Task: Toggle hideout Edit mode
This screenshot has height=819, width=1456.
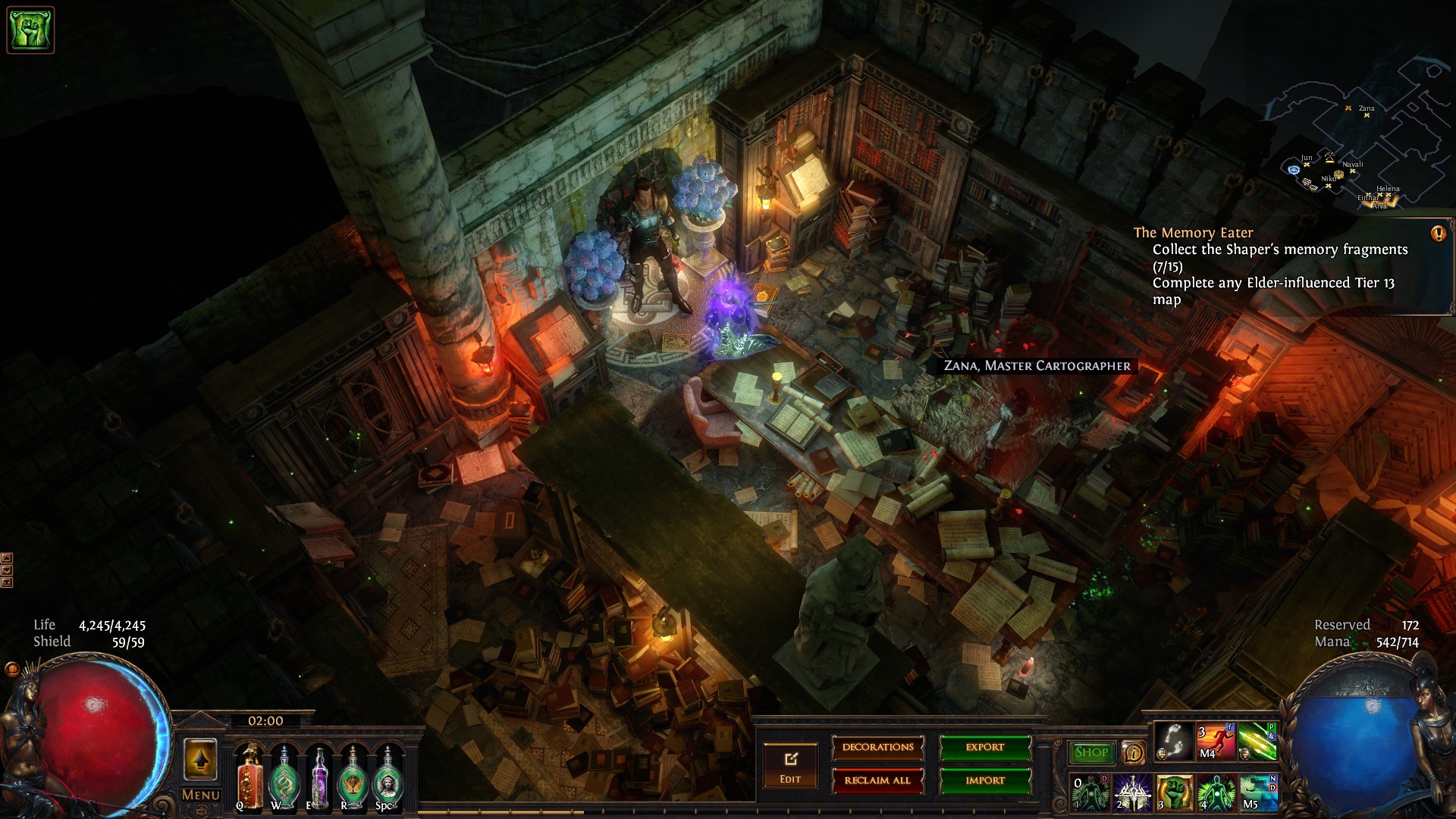Action: pyautogui.click(x=790, y=765)
